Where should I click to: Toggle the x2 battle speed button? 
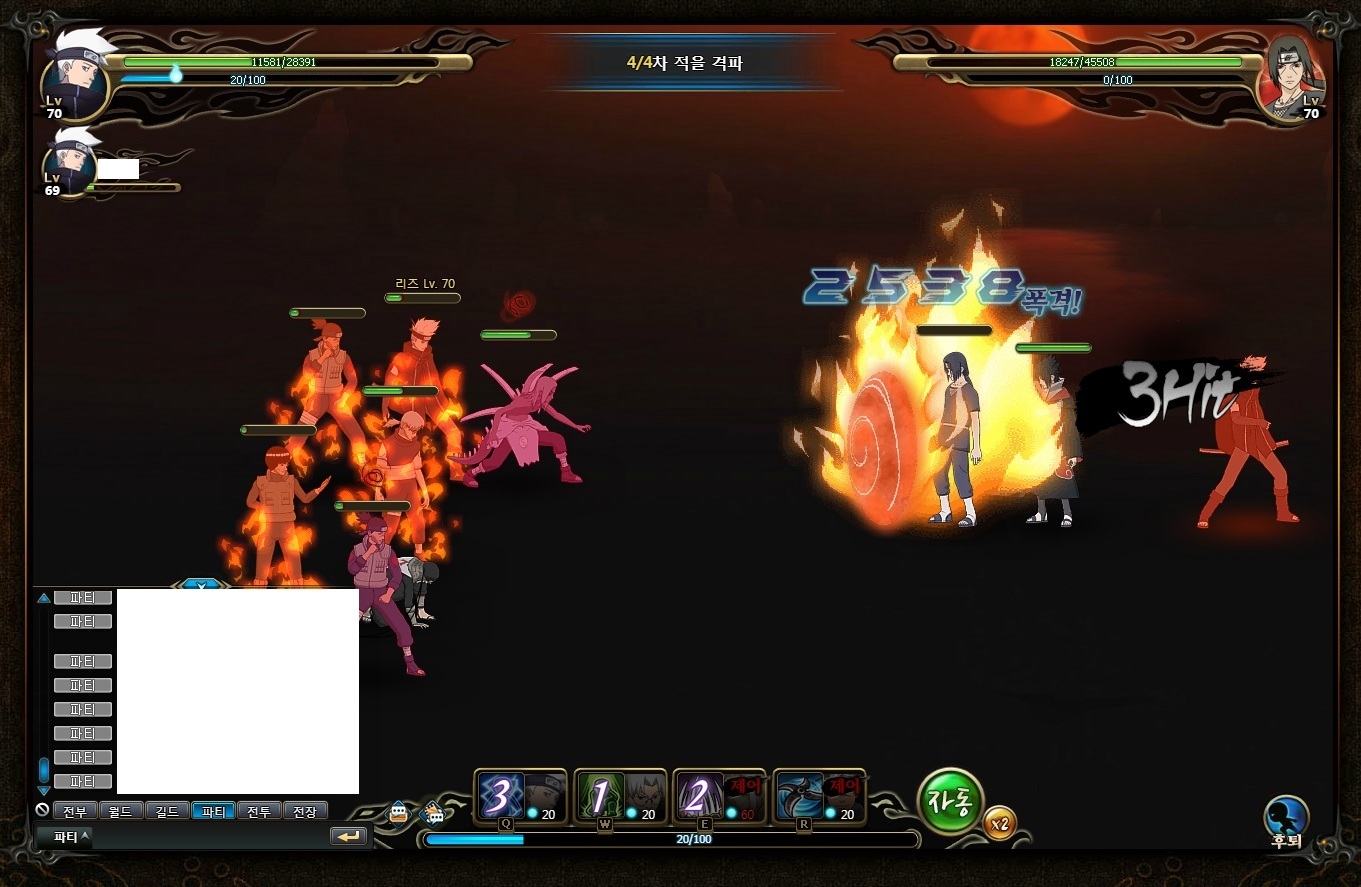[998, 824]
